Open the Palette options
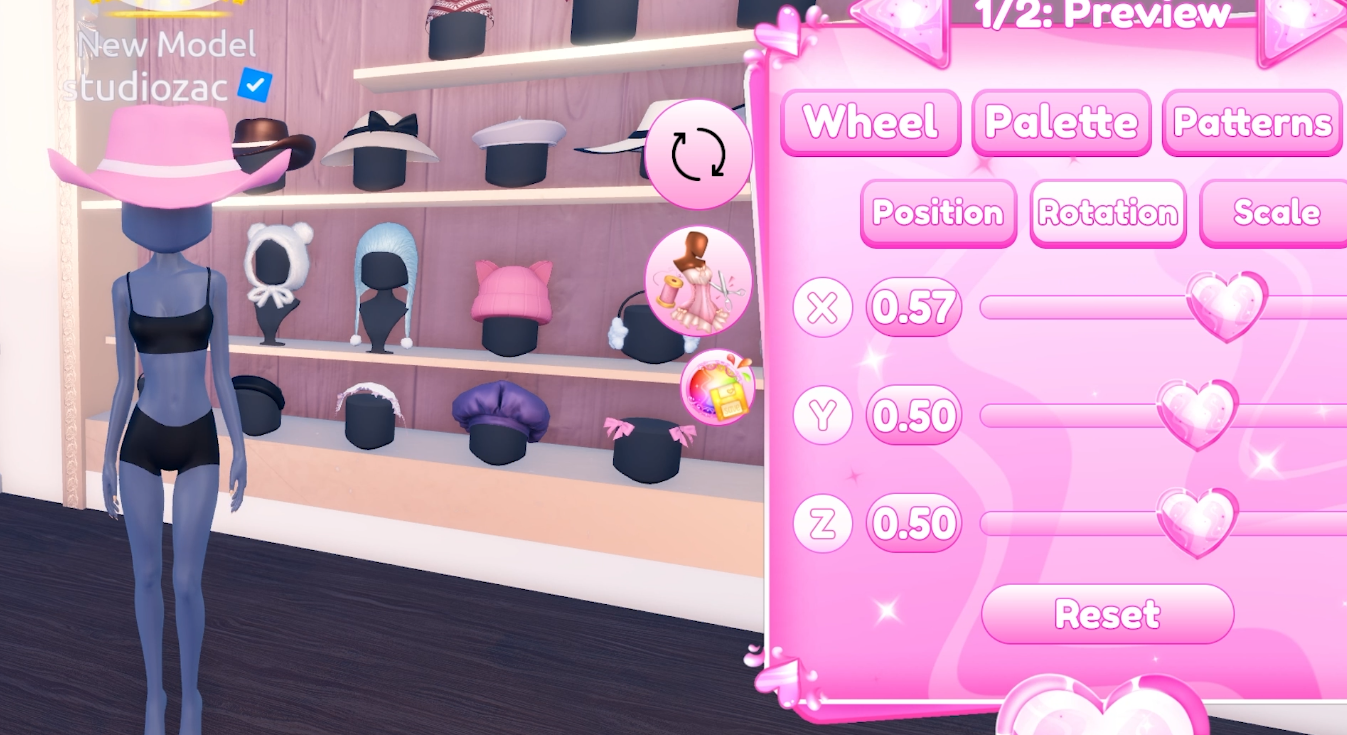The image size is (1347, 735). pyautogui.click(x=1061, y=122)
